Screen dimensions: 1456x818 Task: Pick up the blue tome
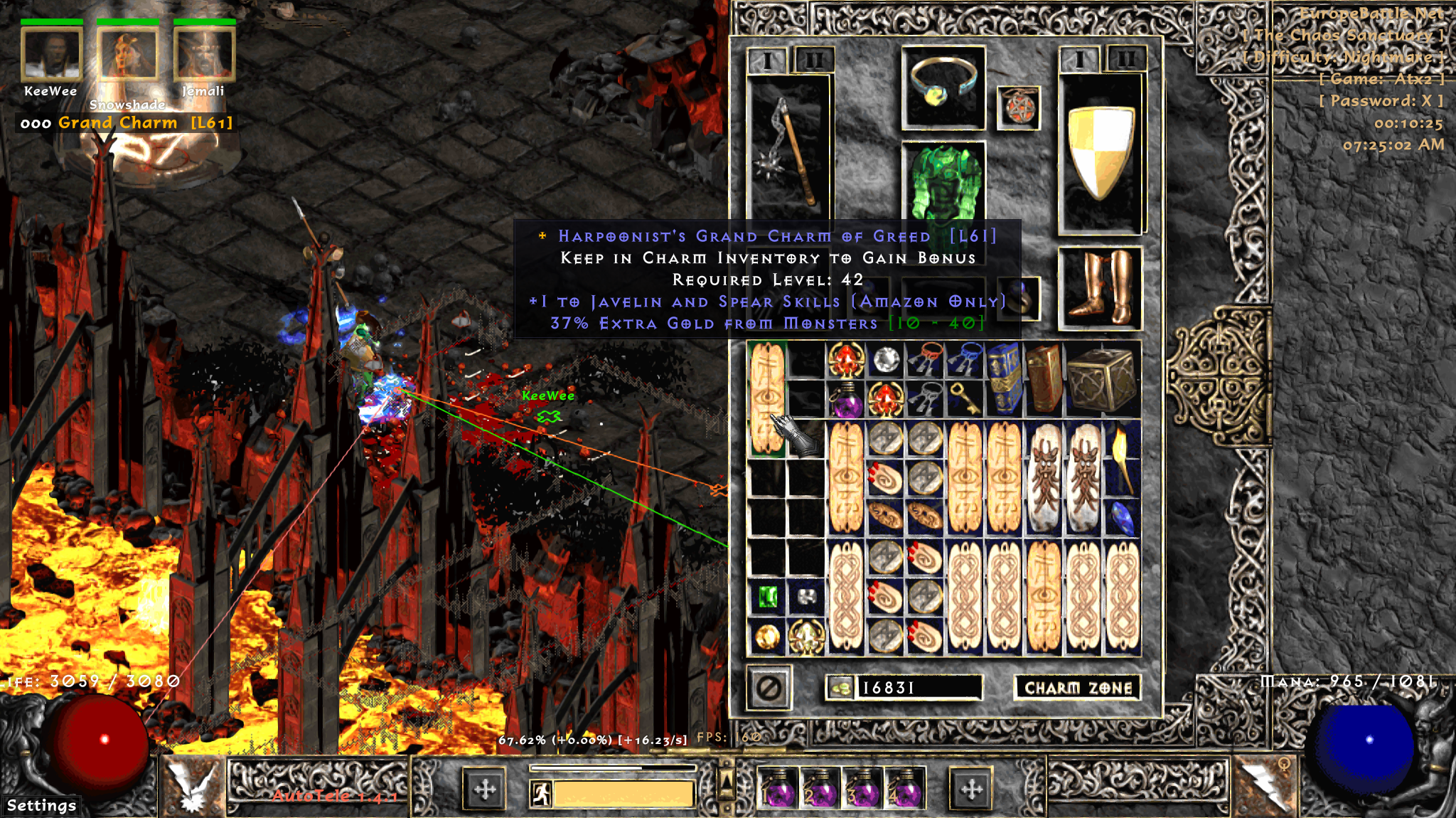(1004, 378)
